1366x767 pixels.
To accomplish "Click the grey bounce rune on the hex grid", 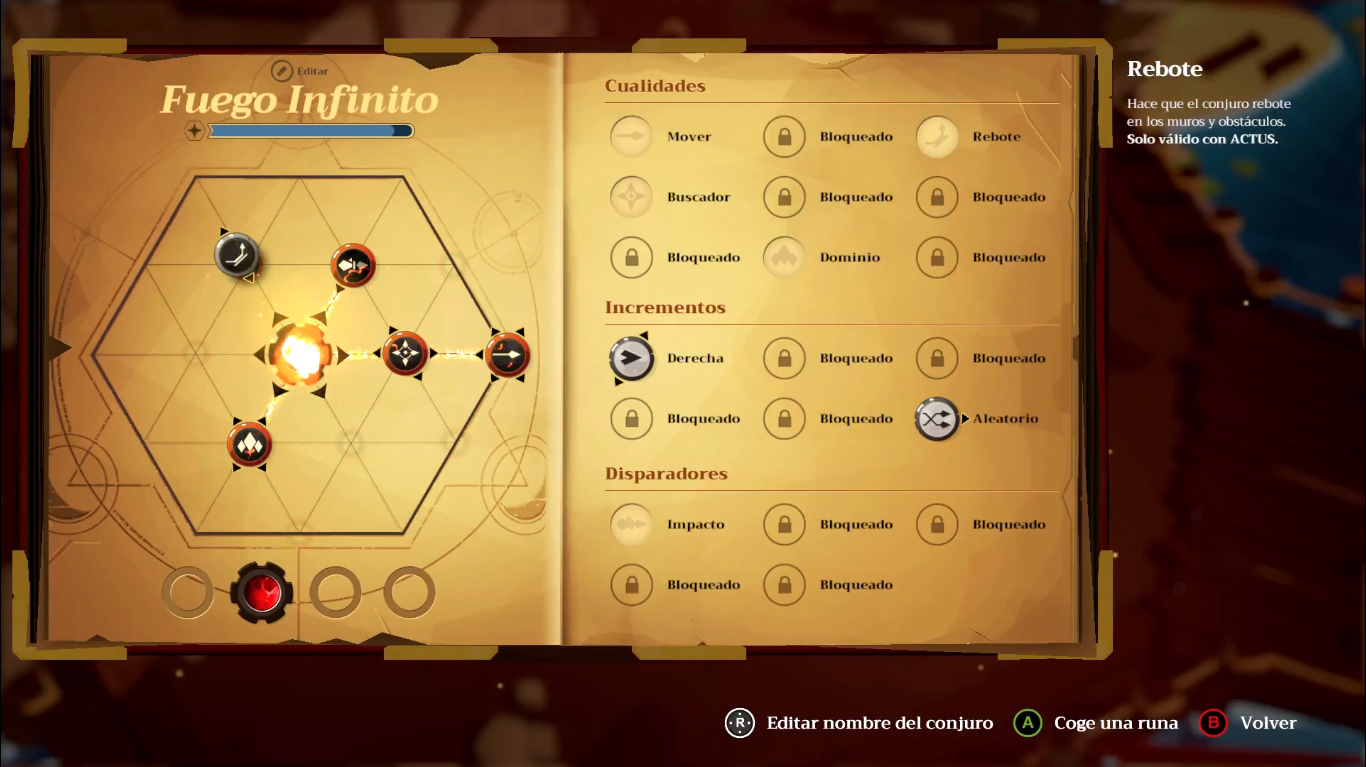I will point(238,255).
